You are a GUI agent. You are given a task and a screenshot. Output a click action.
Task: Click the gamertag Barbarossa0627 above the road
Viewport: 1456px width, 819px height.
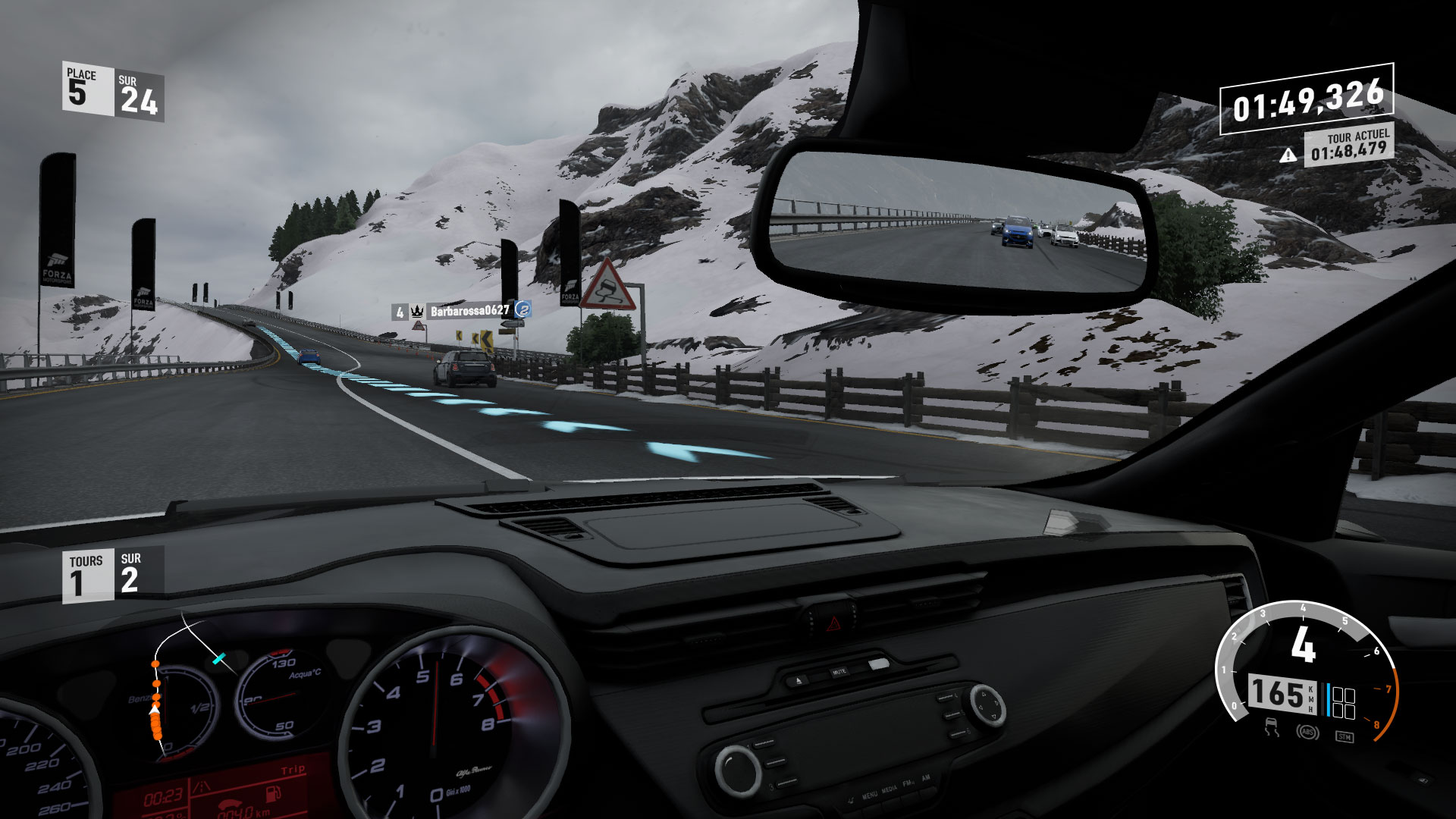(x=469, y=310)
